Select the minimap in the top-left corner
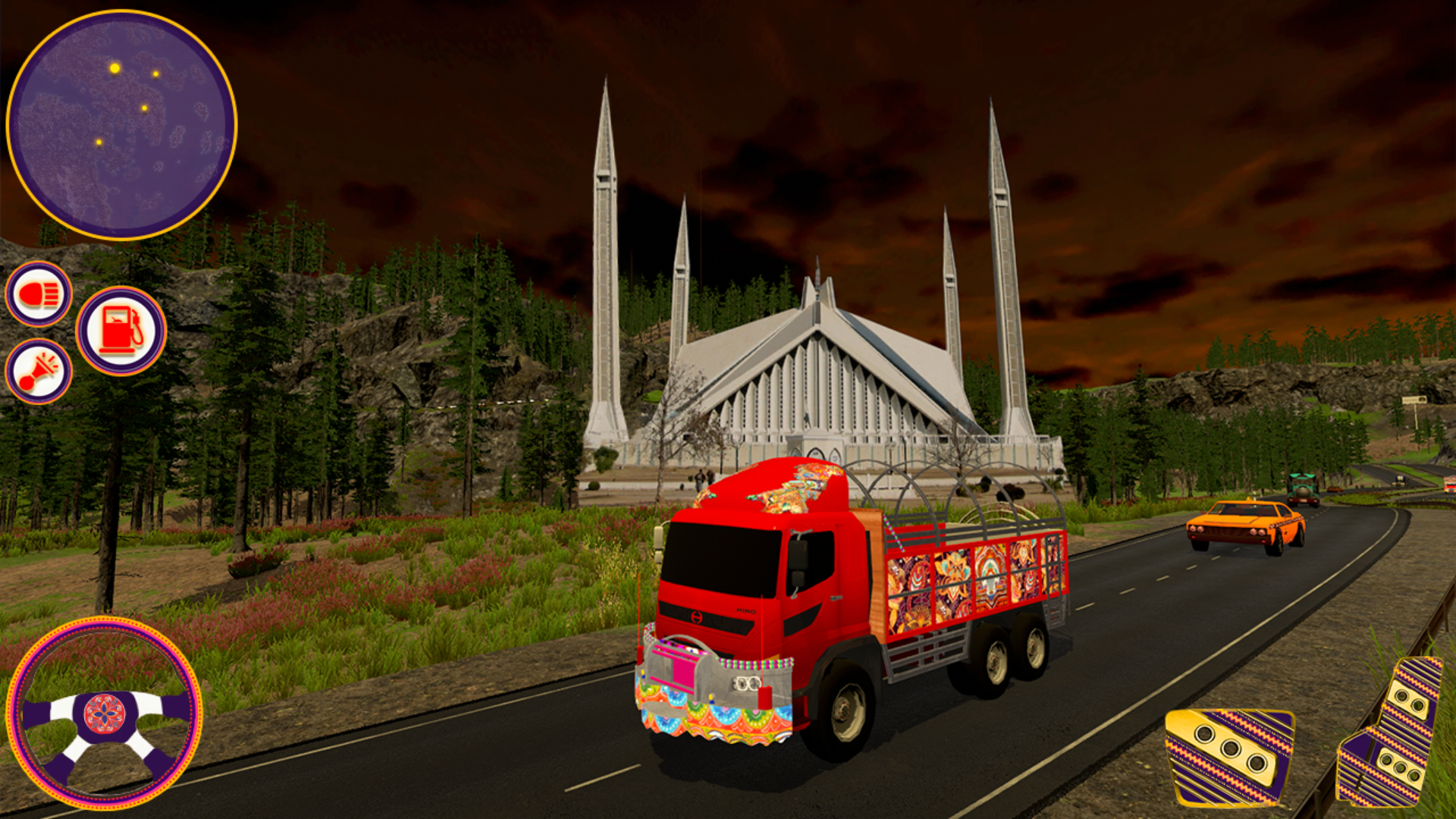Screen dimensions: 1456x819 (124, 121)
